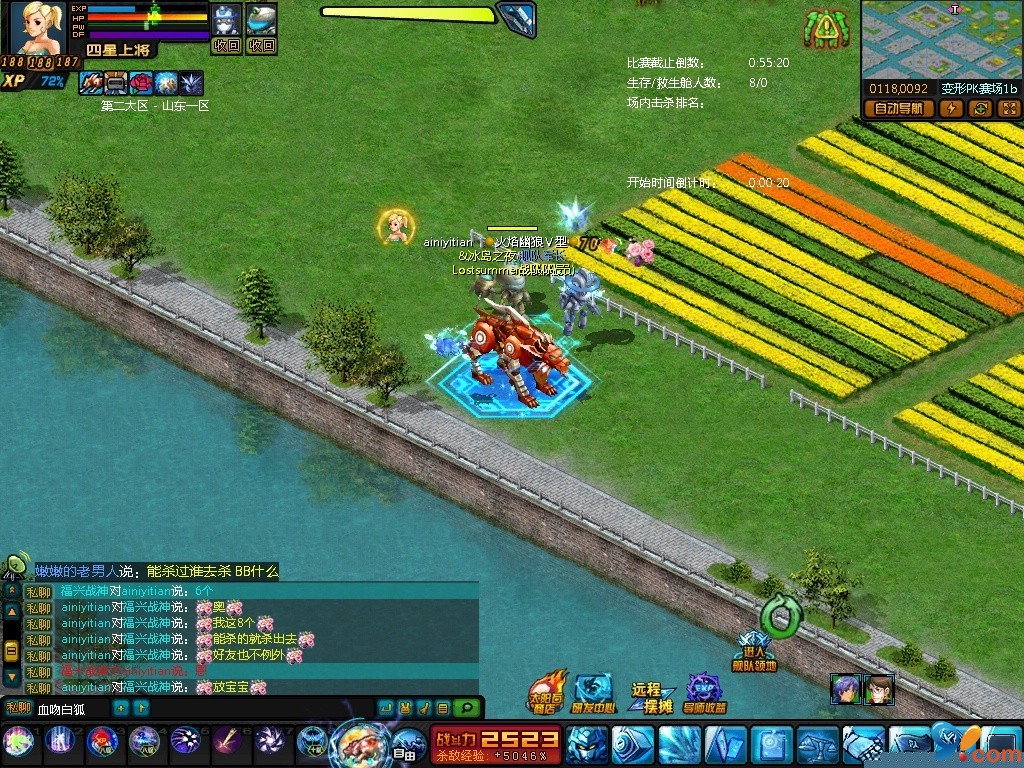Open the green warning triangle alert icon
The height and width of the screenshot is (768, 1024).
coord(825,29)
